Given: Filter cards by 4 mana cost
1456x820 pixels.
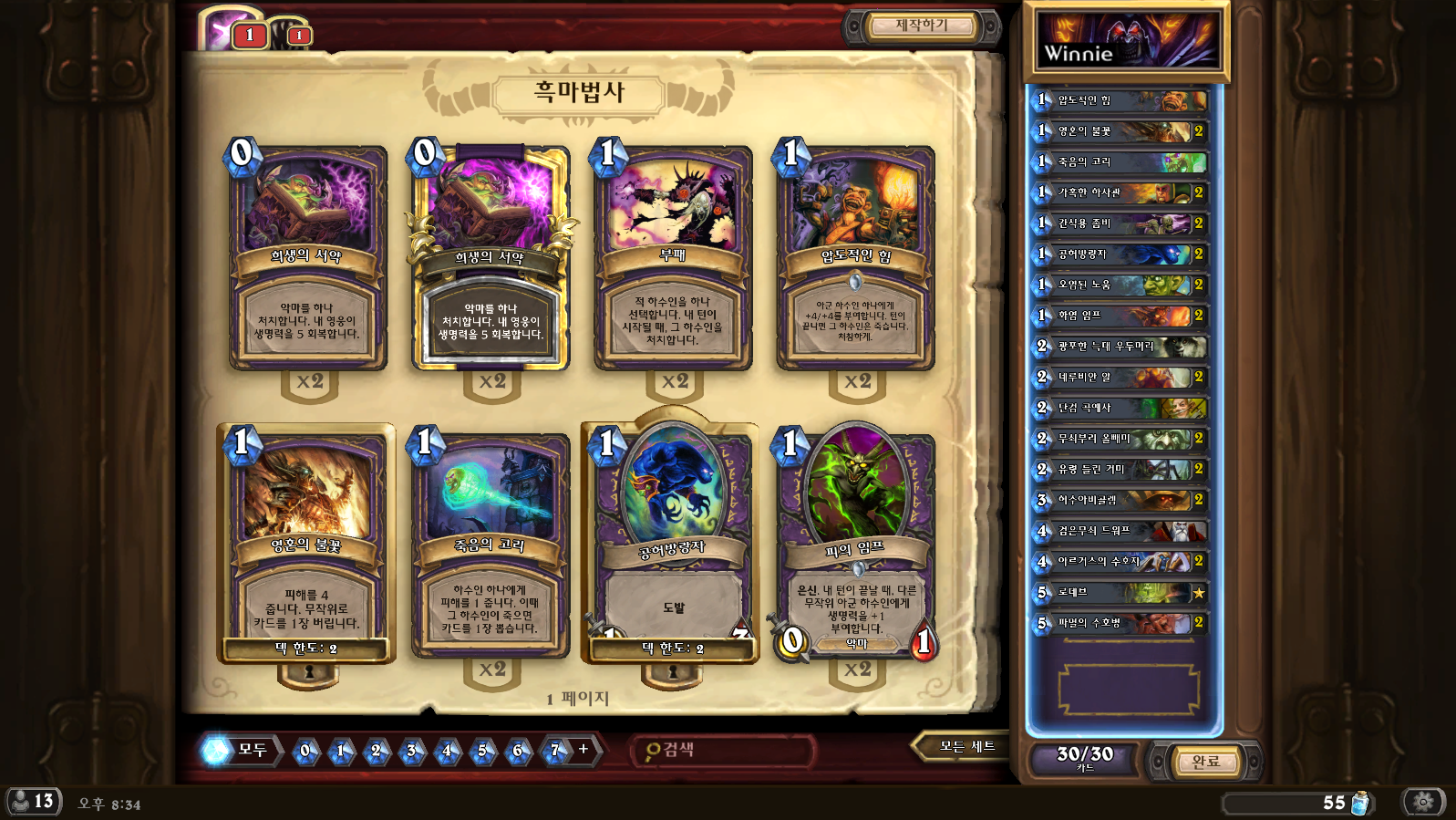Looking at the screenshot, I should [x=447, y=751].
